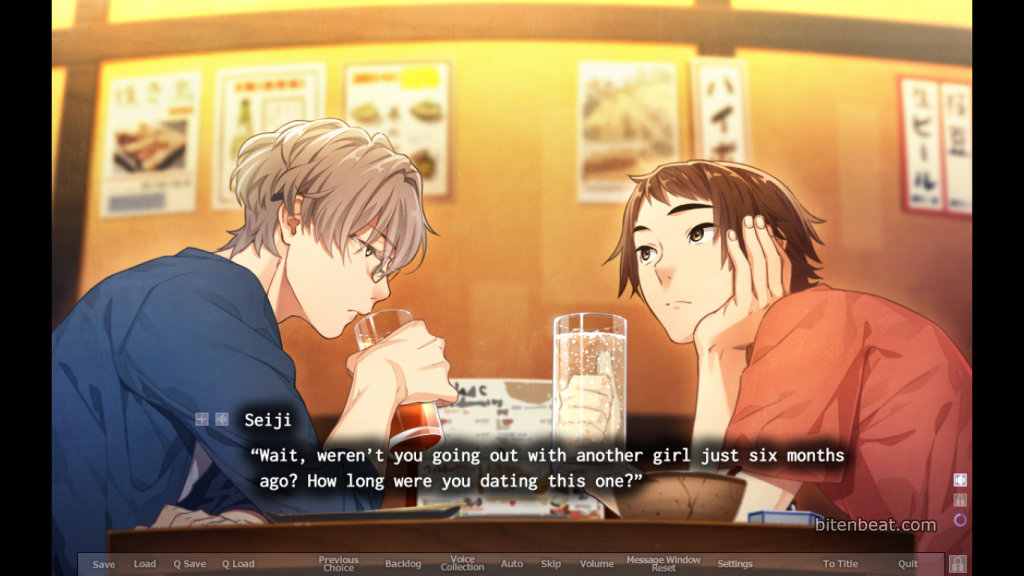The height and width of the screenshot is (576, 1024).
Task: Click the four-square grid icon beside Seiji
Action: pos(202,420)
